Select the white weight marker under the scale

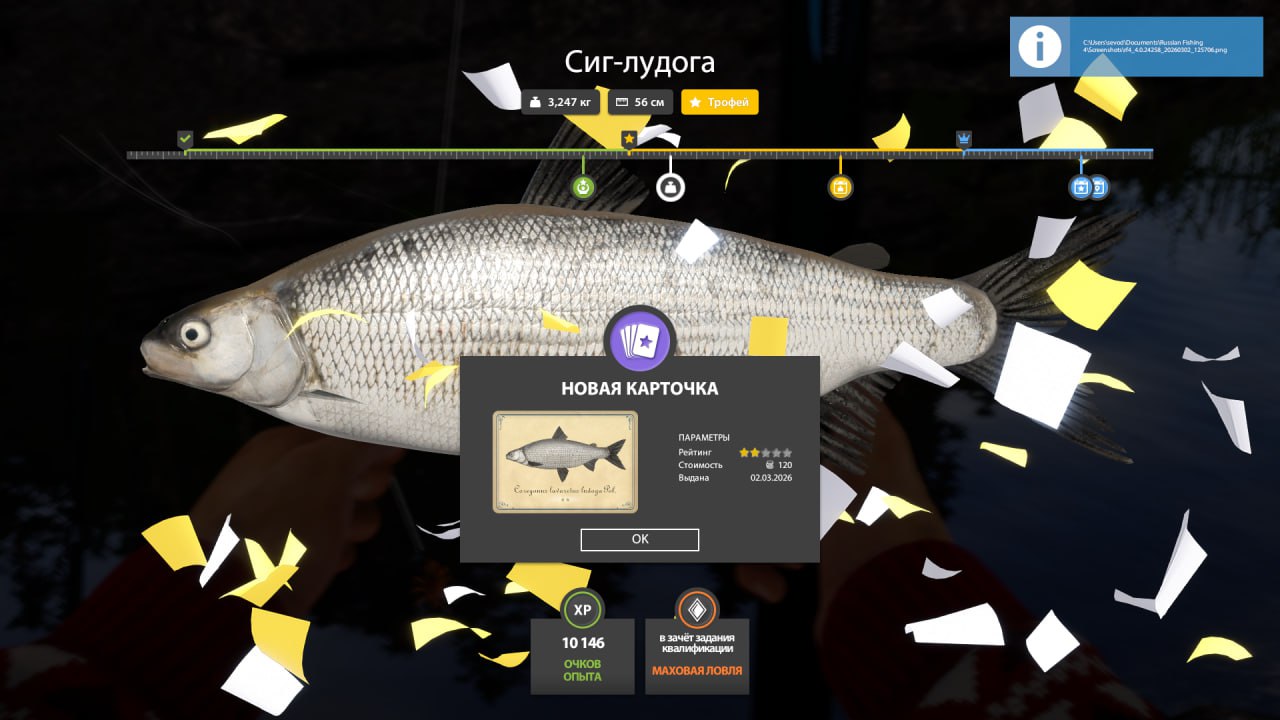(670, 187)
